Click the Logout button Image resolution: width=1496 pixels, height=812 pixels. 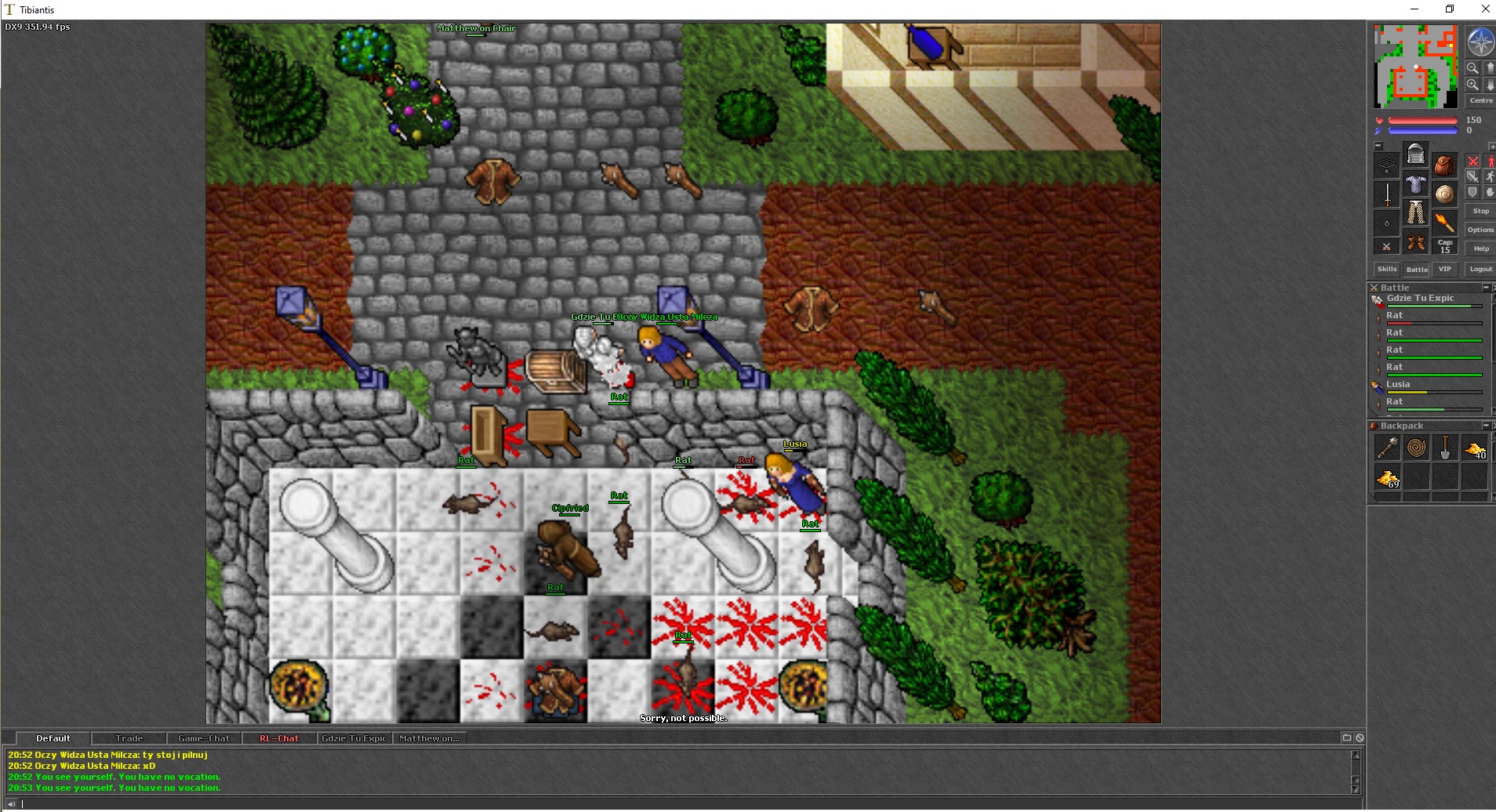coord(1480,269)
